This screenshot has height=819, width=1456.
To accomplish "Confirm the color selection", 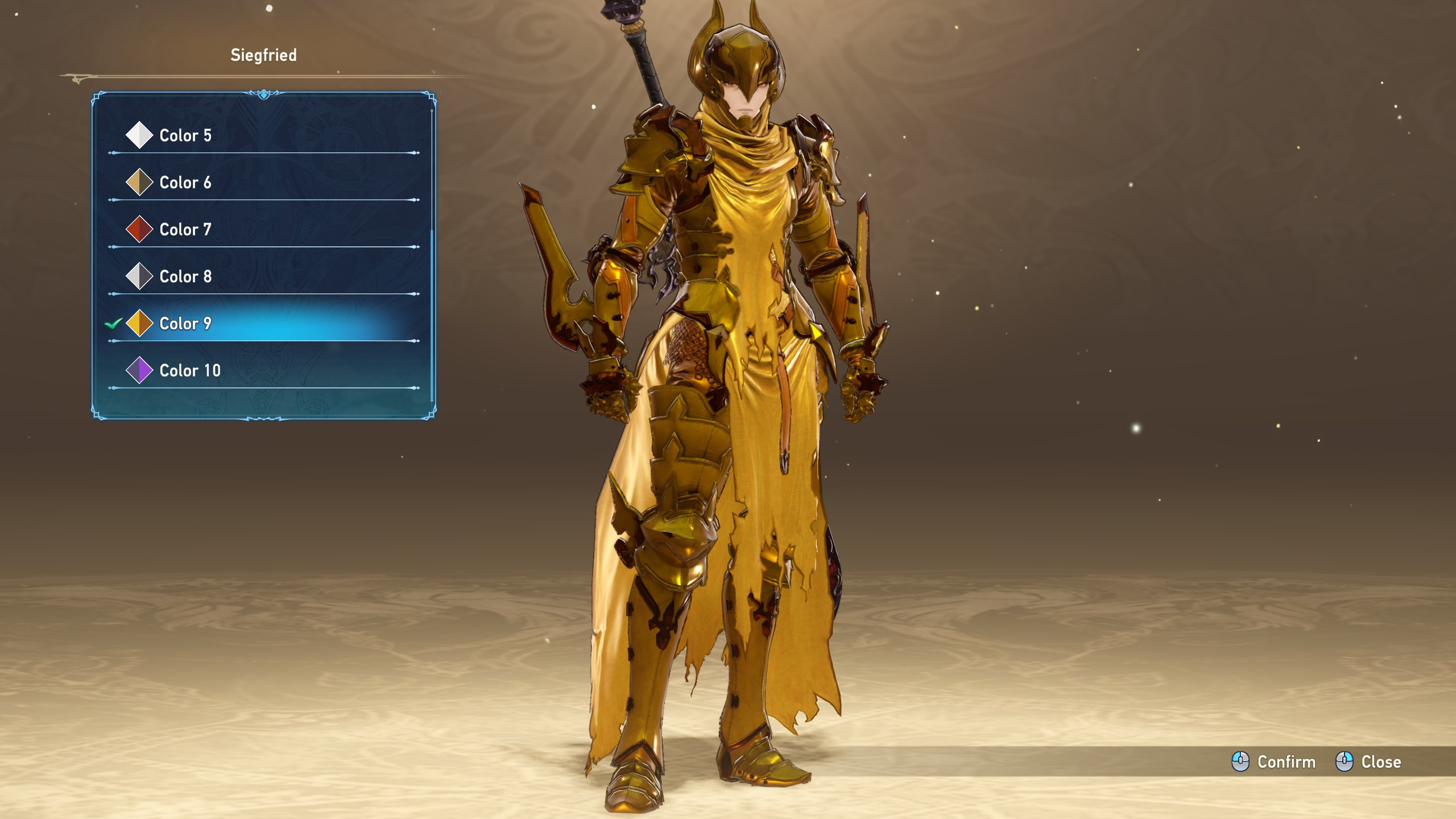I will coord(1273,762).
